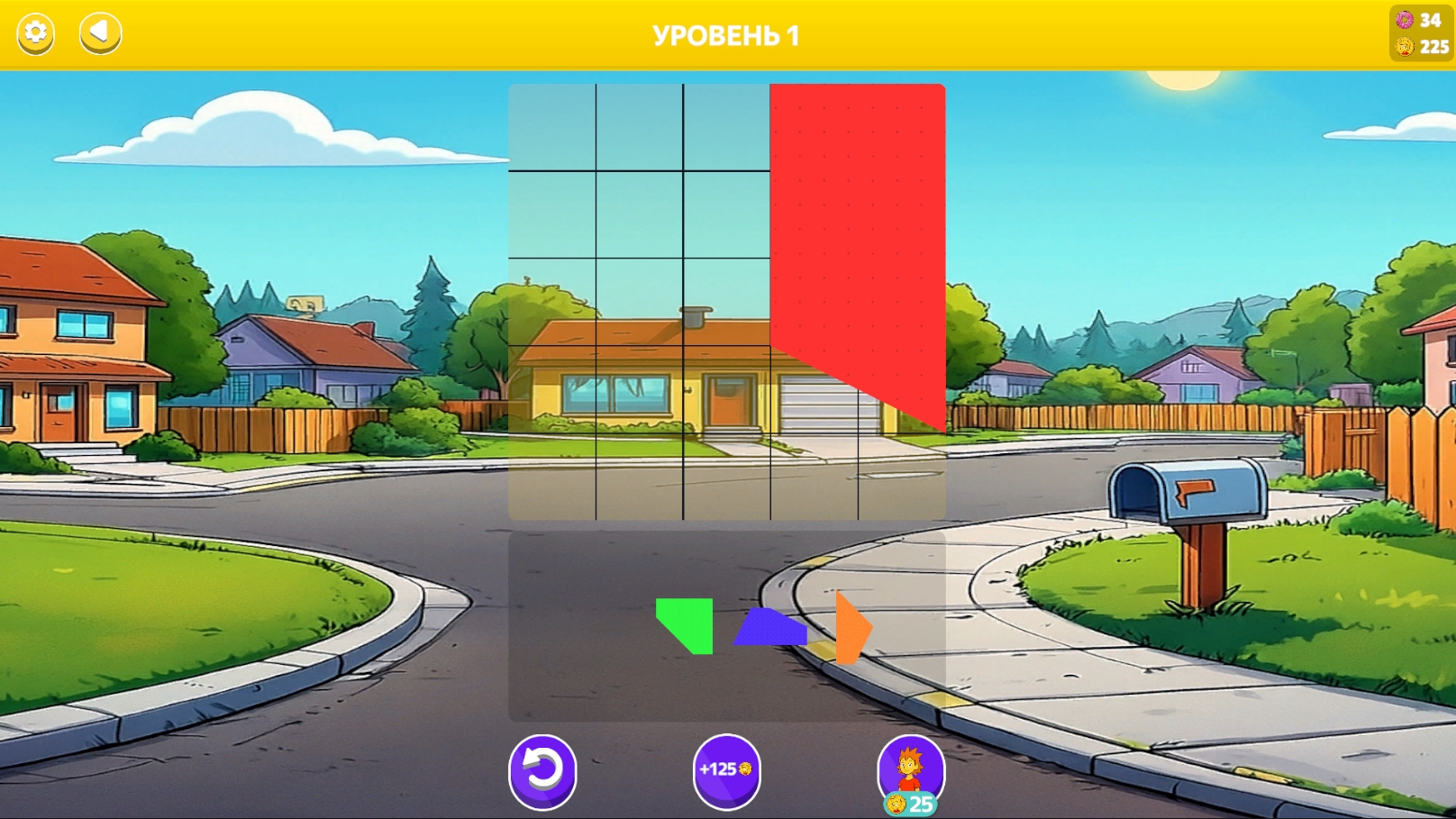Tap the center square of the puzzle grid
This screenshot has height=819, width=1456.
click(x=727, y=302)
